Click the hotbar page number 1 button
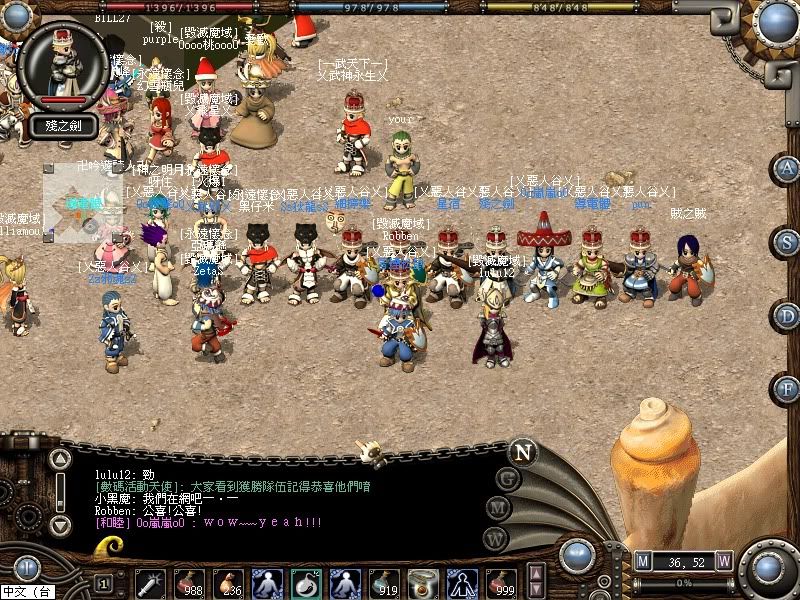The image size is (800, 600). (x=103, y=583)
